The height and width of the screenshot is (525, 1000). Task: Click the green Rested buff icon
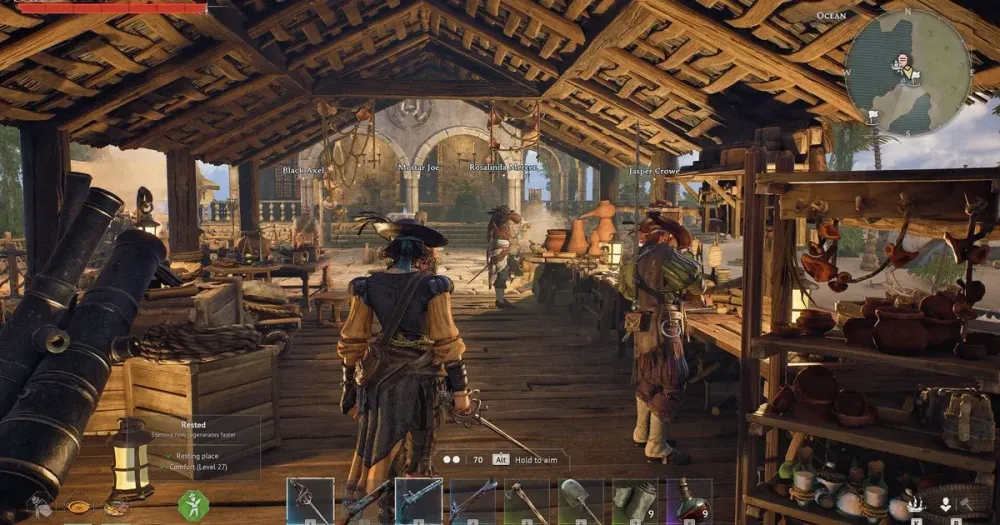click(193, 505)
